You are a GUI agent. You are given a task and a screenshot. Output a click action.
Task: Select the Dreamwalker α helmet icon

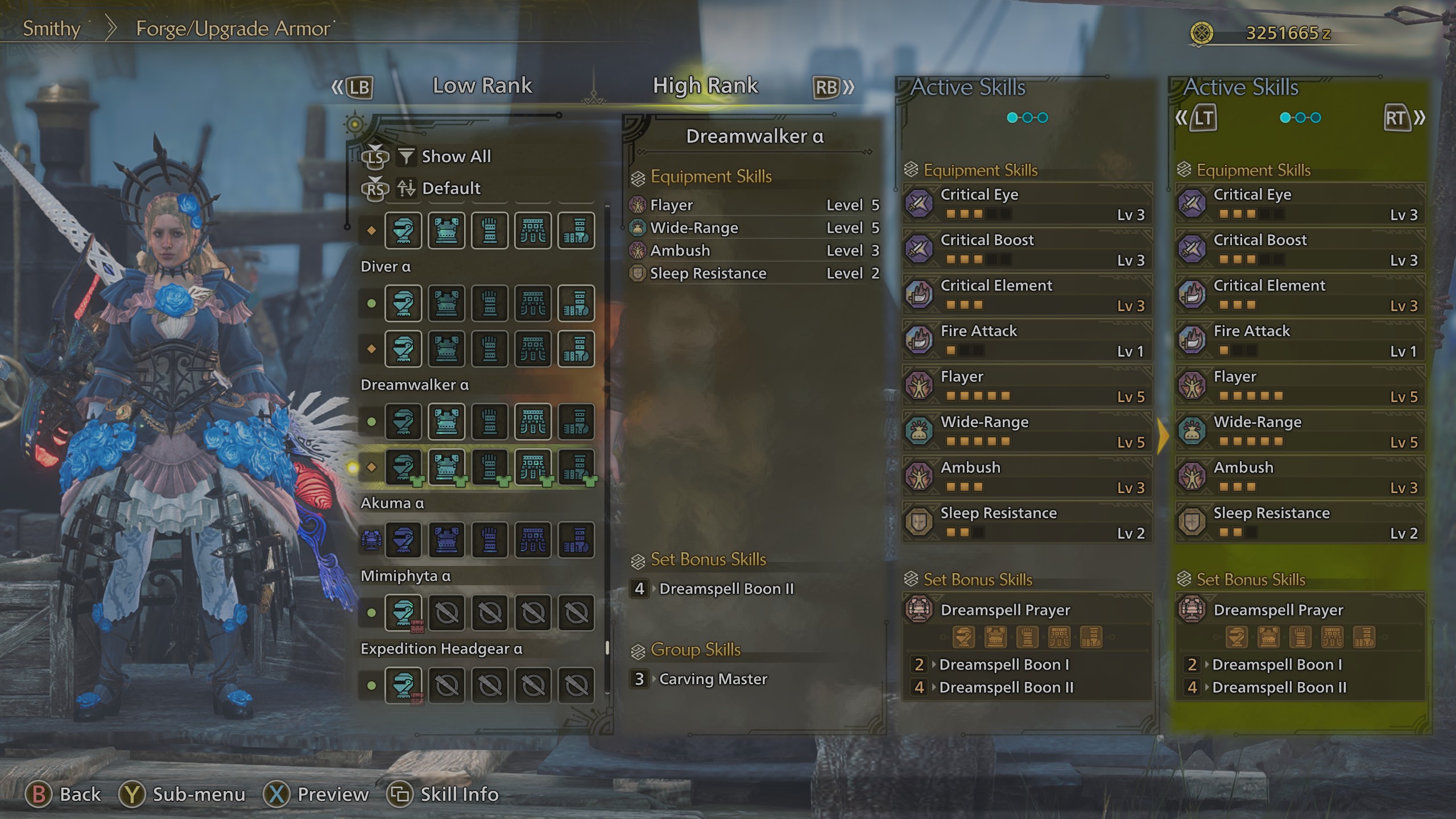click(403, 468)
